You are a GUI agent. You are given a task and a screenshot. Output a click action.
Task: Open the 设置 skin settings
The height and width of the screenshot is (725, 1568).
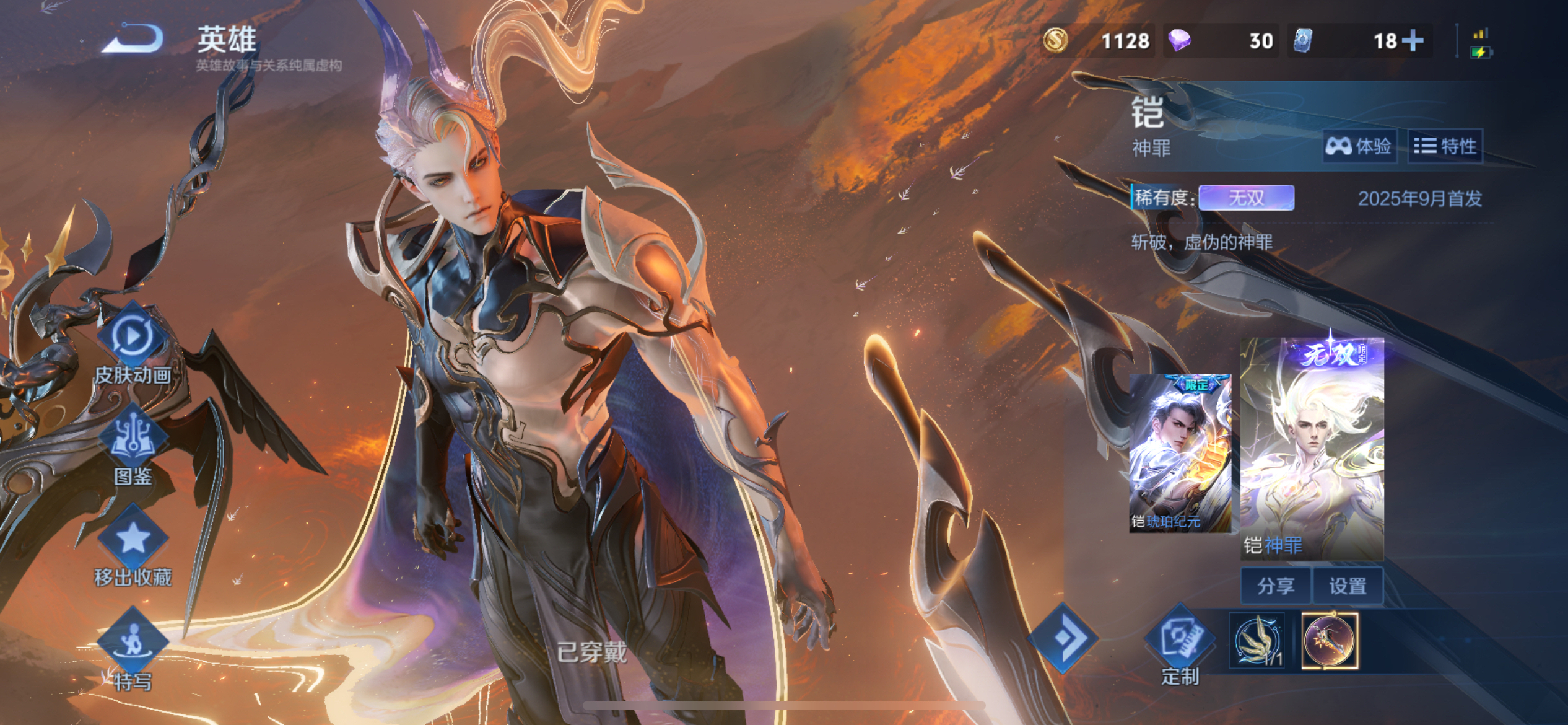point(1348,586)
